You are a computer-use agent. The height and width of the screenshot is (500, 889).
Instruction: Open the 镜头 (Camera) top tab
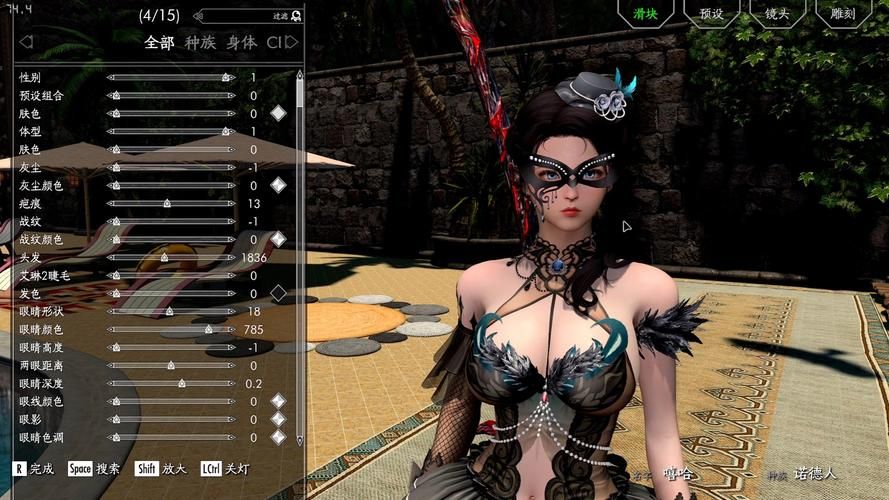(x=777, y=14)
